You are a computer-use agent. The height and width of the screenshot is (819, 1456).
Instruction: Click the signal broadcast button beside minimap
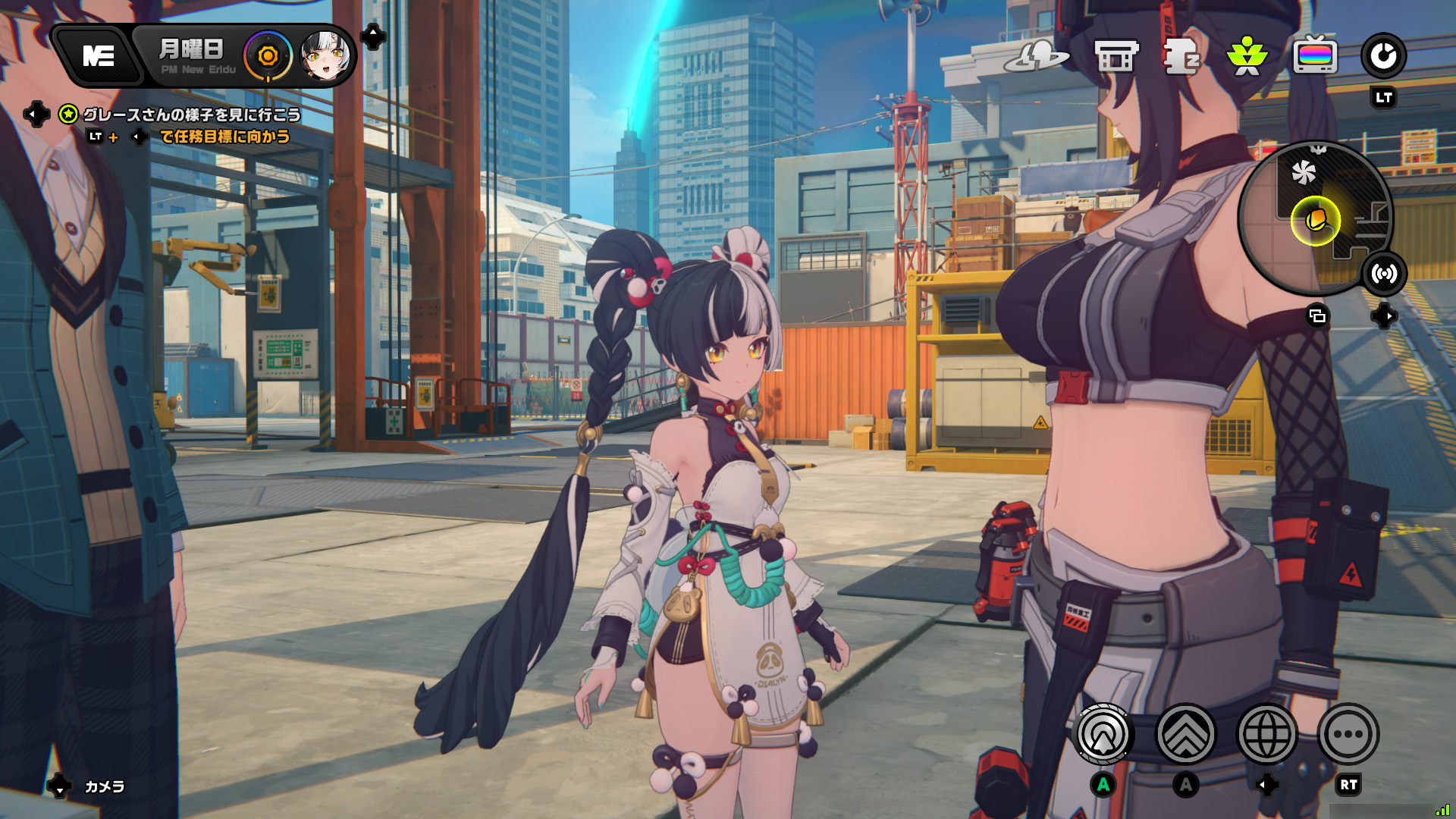[x=1384, y=274]
